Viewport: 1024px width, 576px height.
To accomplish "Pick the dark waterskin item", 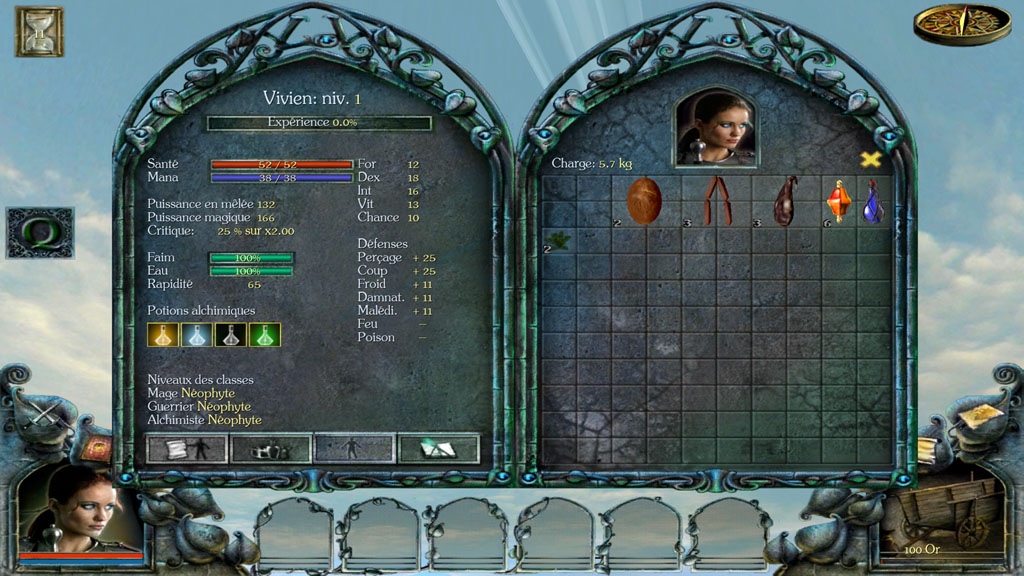I will pyautogui.click(x=786, y=200).
